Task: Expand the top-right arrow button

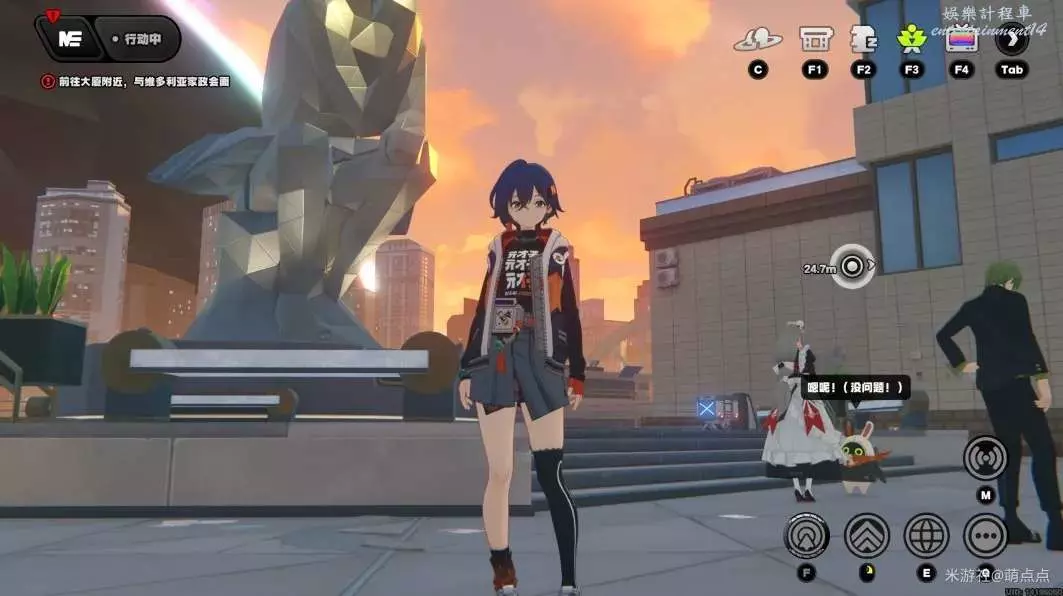Action: point(1012,40)
